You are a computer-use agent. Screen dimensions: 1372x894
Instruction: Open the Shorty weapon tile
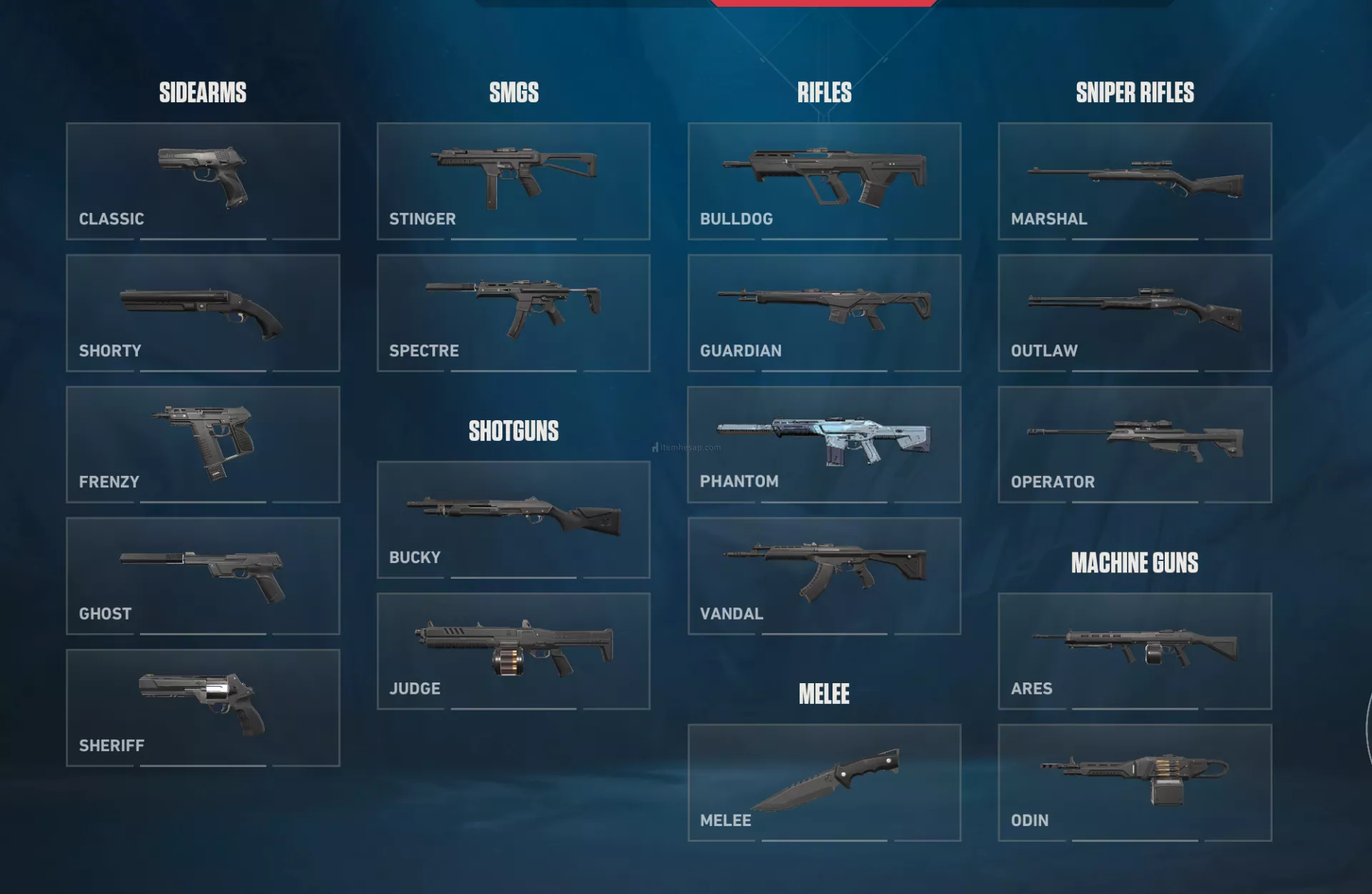(203, 313)
